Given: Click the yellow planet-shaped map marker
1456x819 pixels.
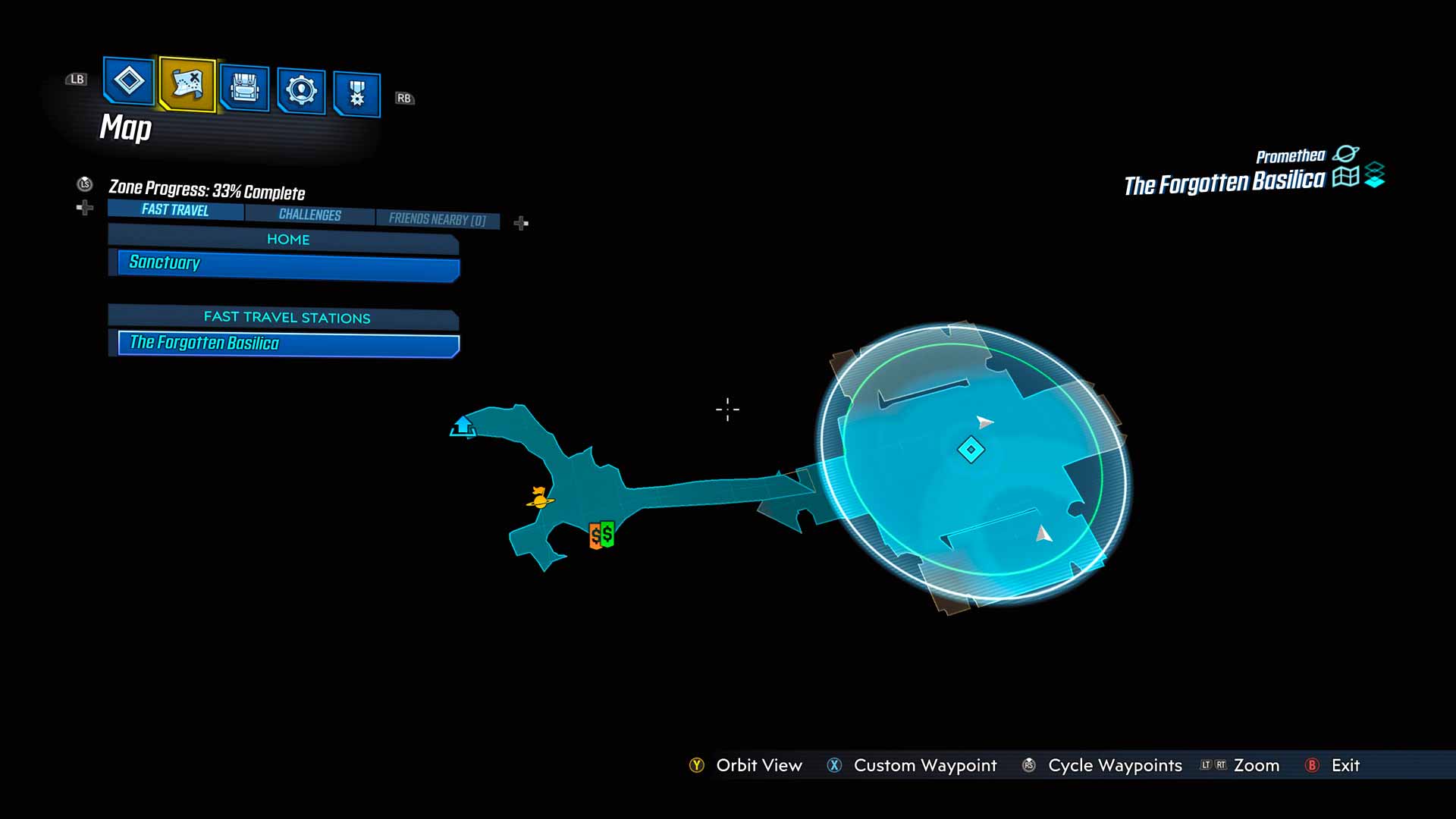Looking at the screenshot, I should [540, 498].
